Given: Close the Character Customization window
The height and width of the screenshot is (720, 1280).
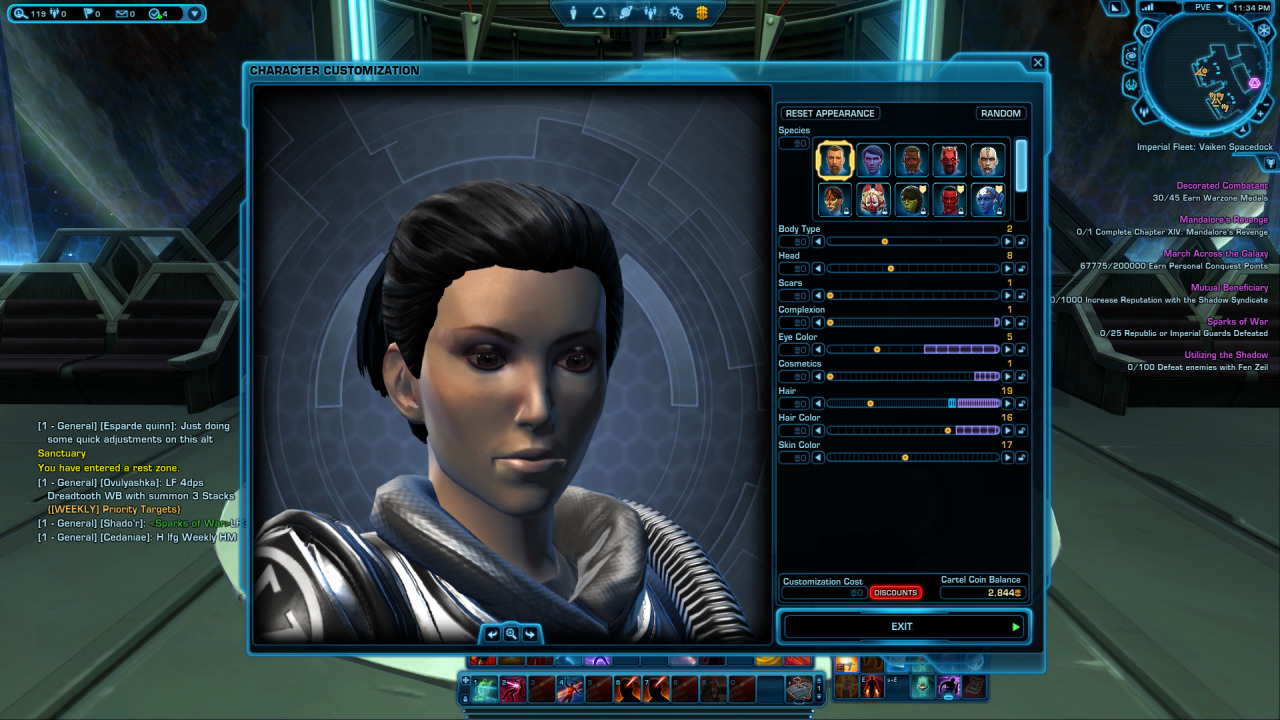Looking at the screenshot, I should pyautogui.click(x=1037, y=63).
